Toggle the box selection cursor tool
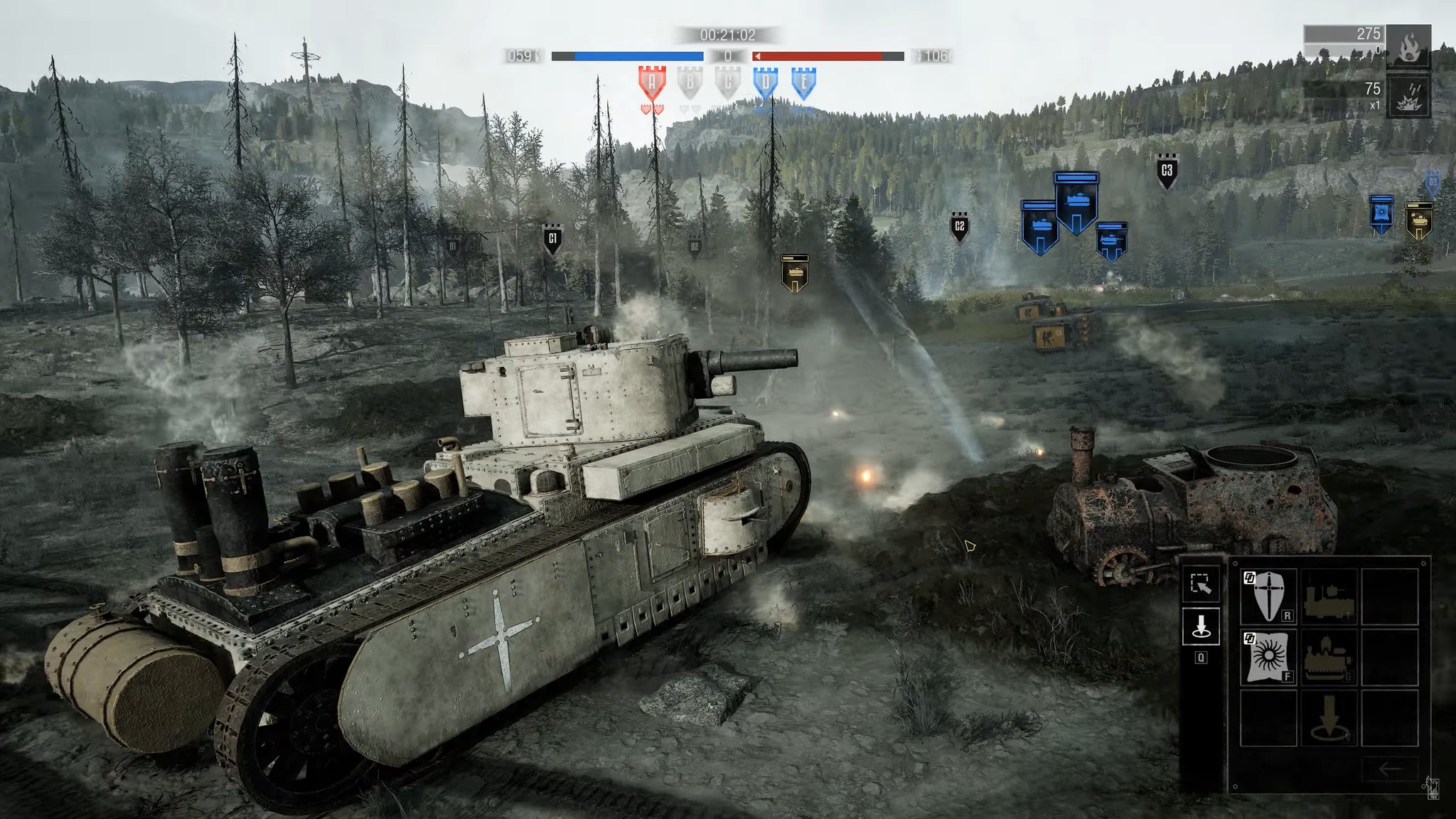The image size is (1456, 819). (x=1201, y=584)
